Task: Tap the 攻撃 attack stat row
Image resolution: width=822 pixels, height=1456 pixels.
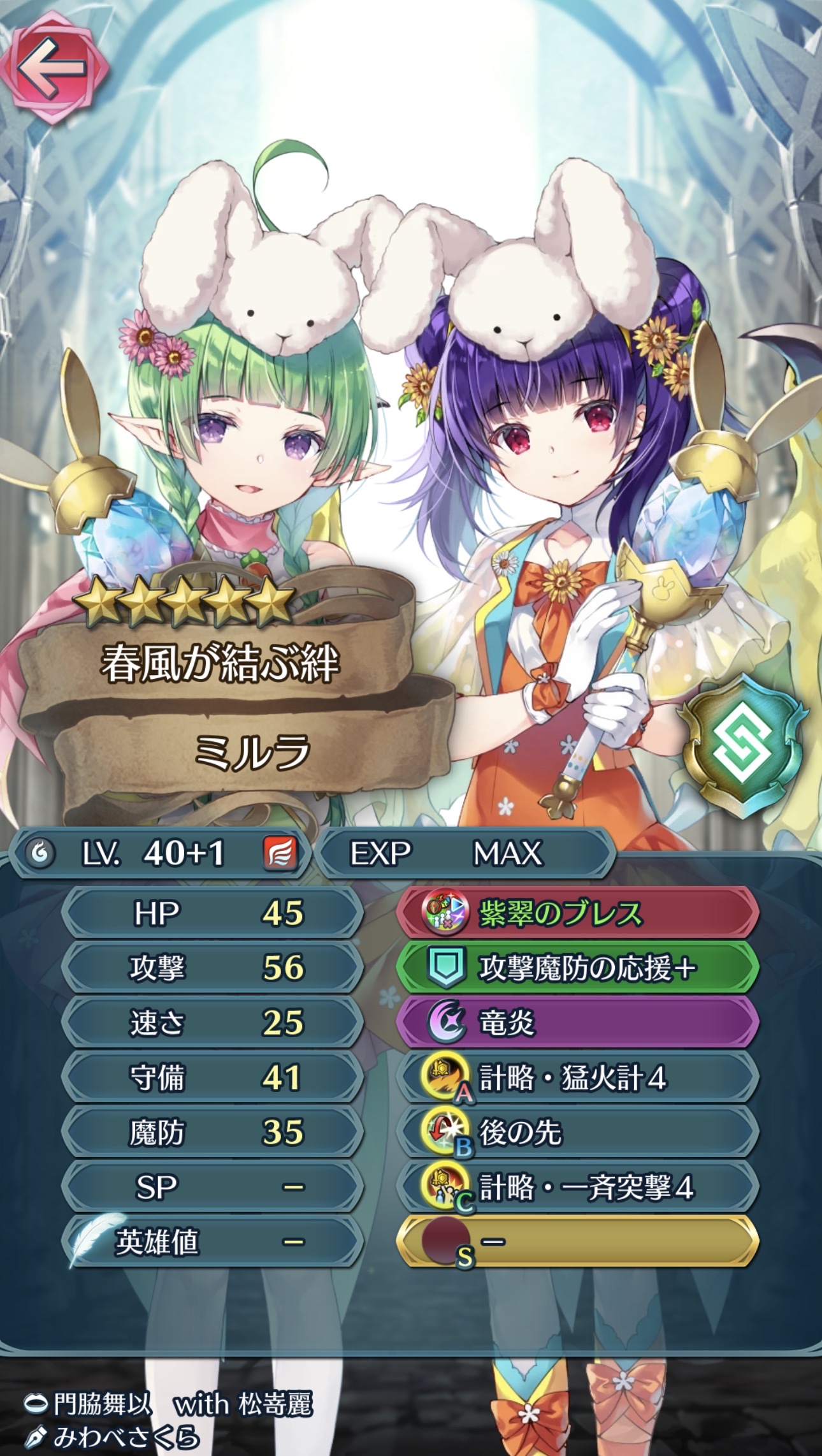Action: tap(213, 968)
